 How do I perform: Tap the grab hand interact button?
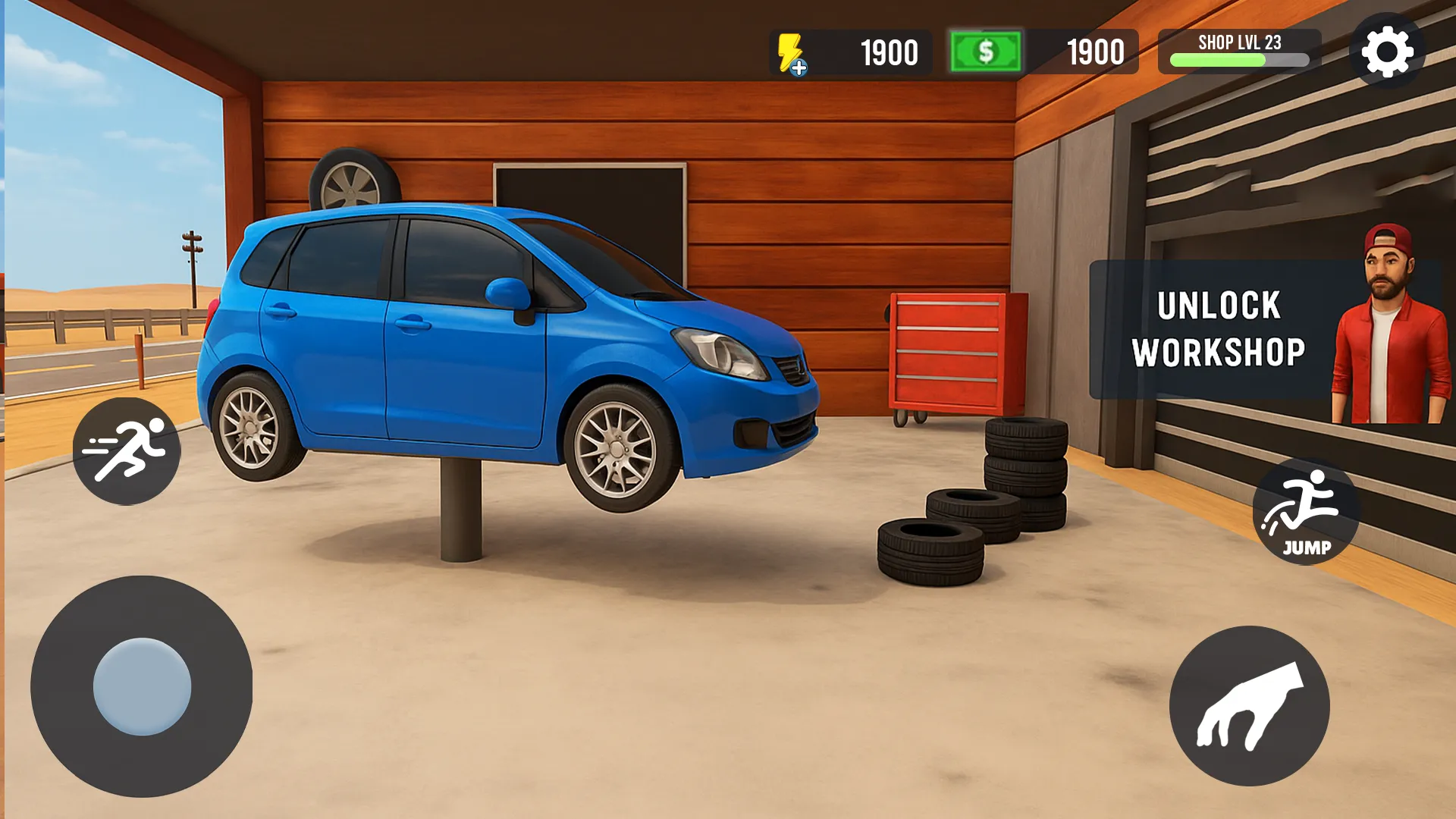coord(1249,706)
